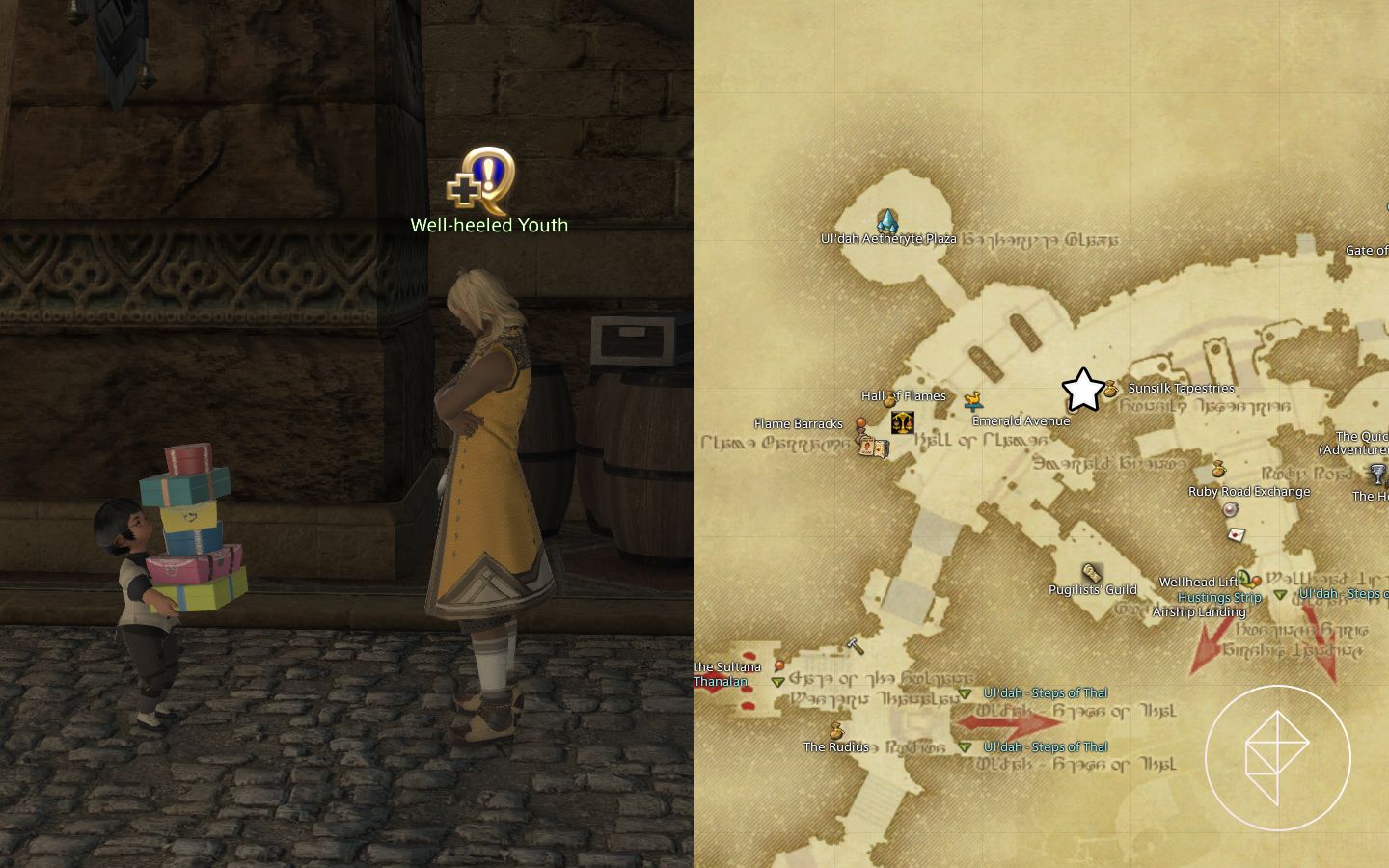This screenshot has width=1389, height=868.
Task: Click the coin purse icon beside Sunsilk Tapestries
Action: [x=1109, y=390]
